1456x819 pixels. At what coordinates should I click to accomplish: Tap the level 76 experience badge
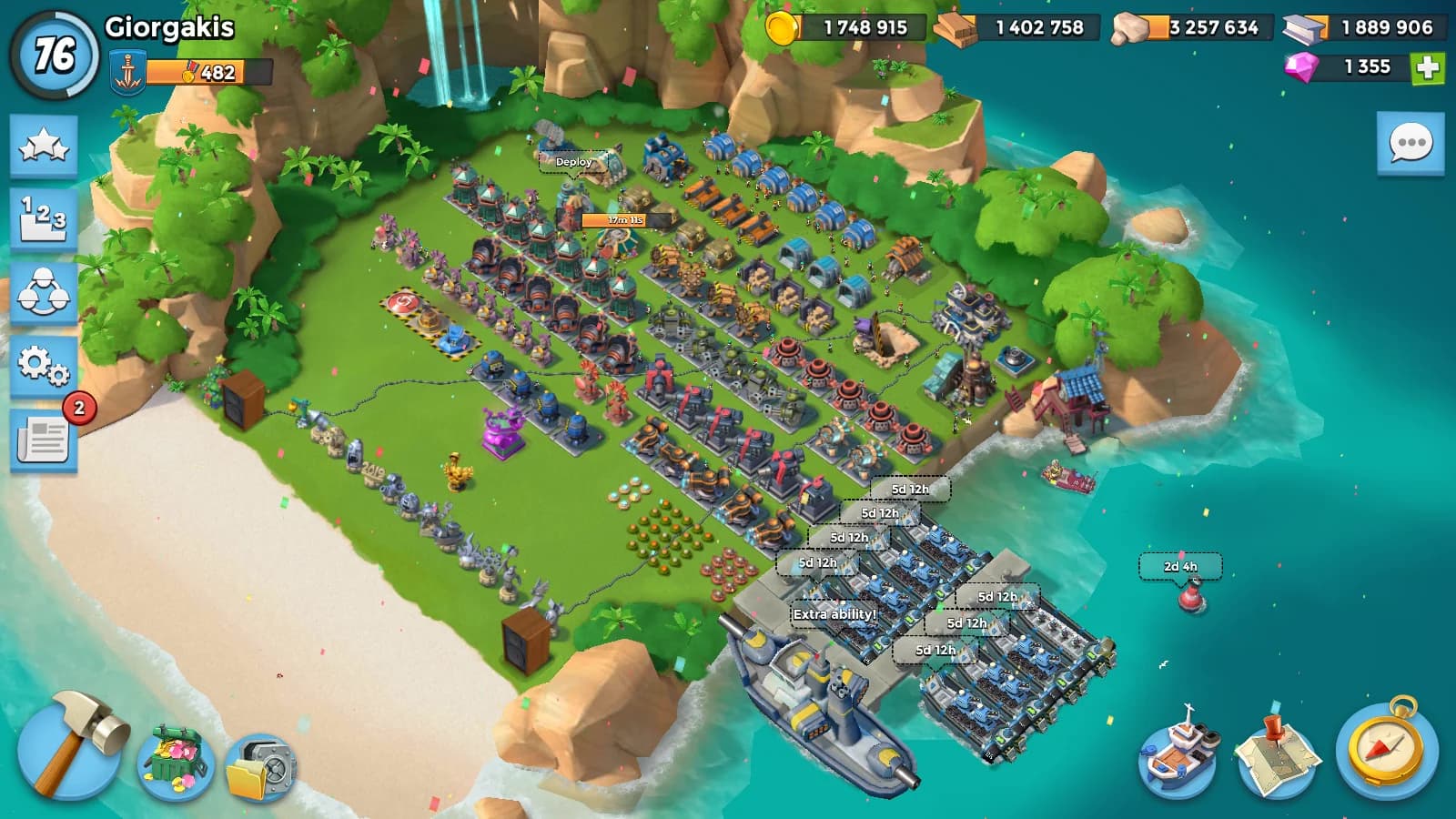[x=54, y=55]
